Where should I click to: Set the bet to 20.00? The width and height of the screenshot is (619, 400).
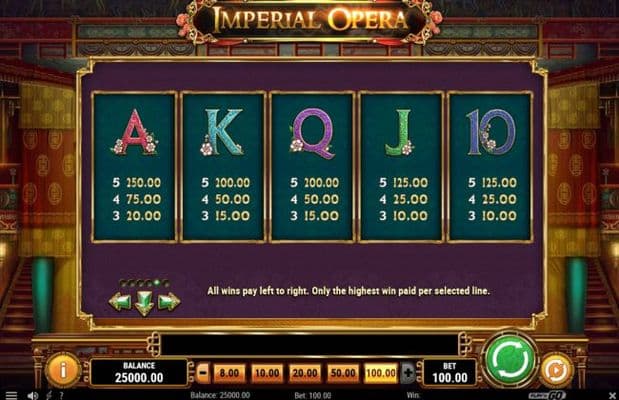(x=304, y=372)
